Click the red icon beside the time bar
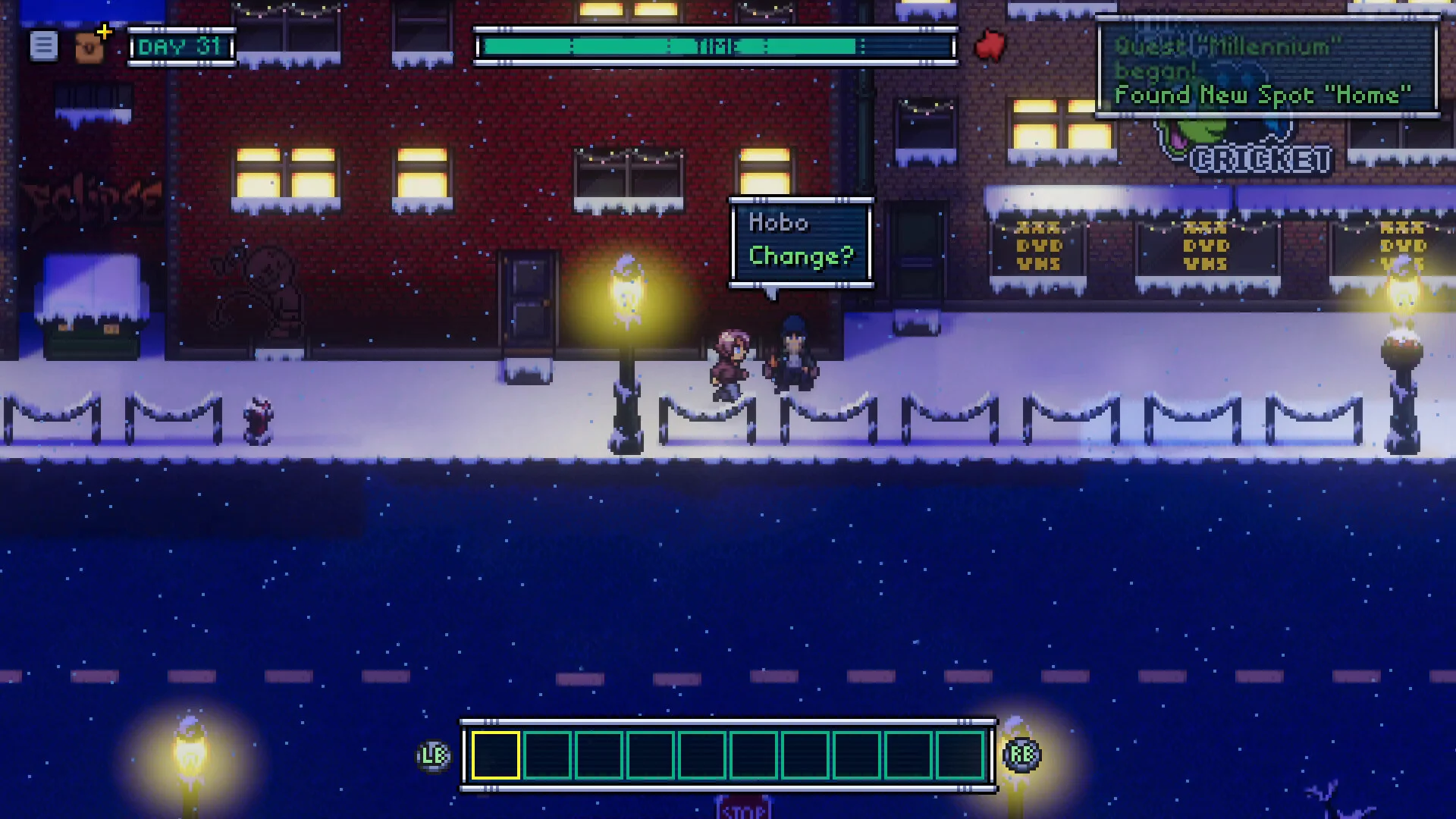 tap(990, 45)
